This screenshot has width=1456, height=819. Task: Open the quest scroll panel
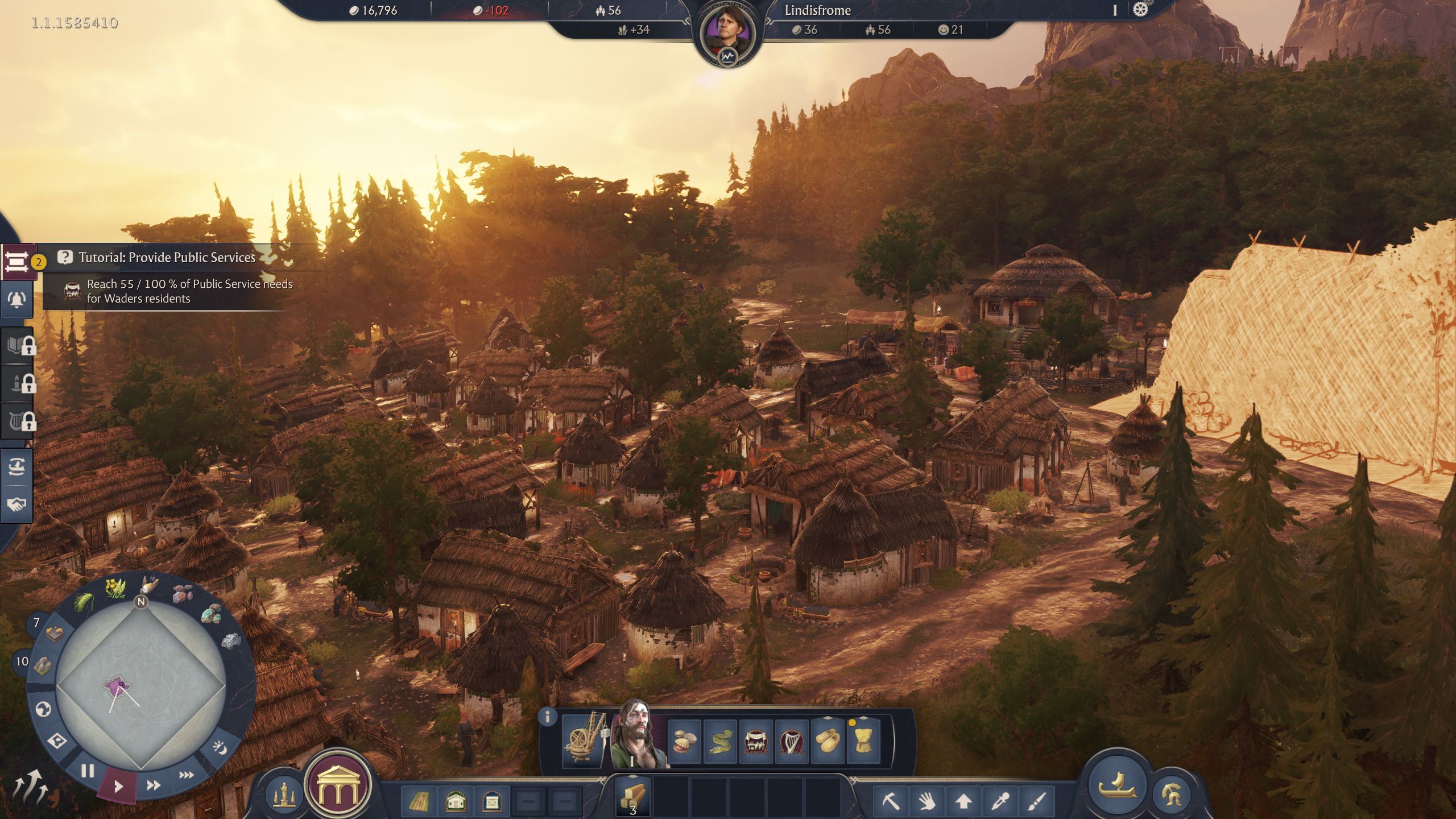point(17,262)
